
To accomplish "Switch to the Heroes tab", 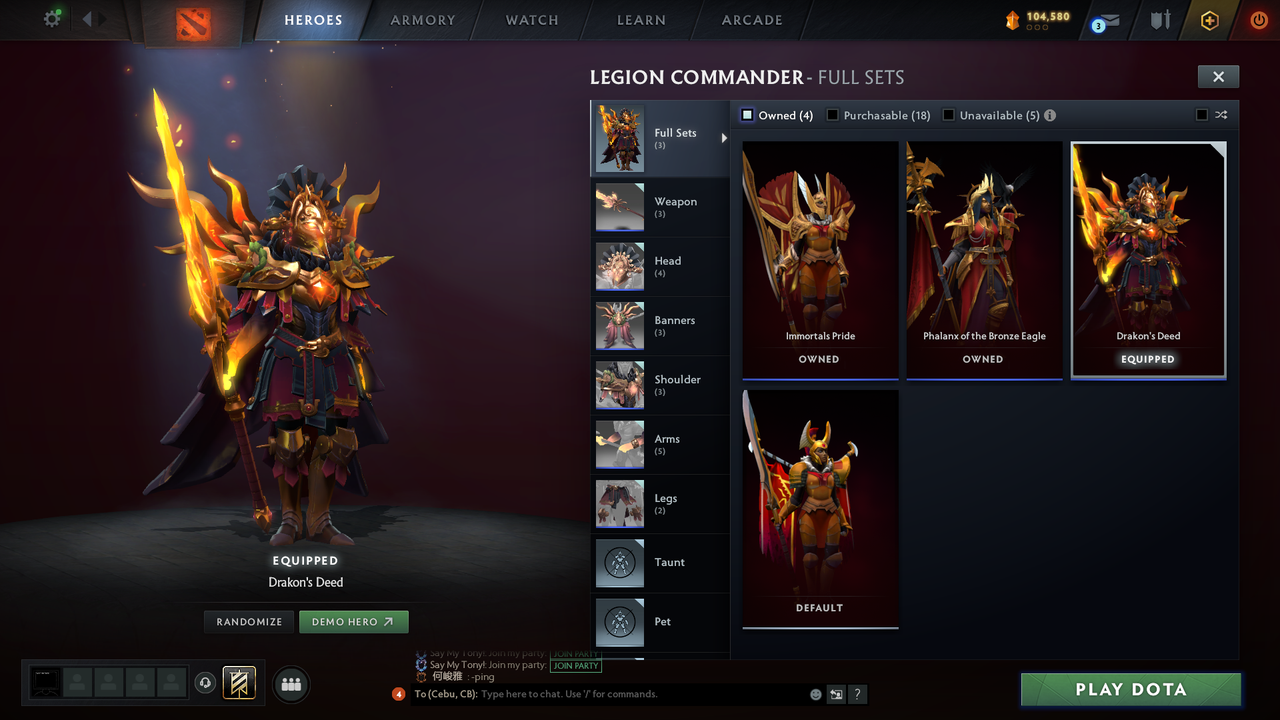I will [x=313, y=20].
